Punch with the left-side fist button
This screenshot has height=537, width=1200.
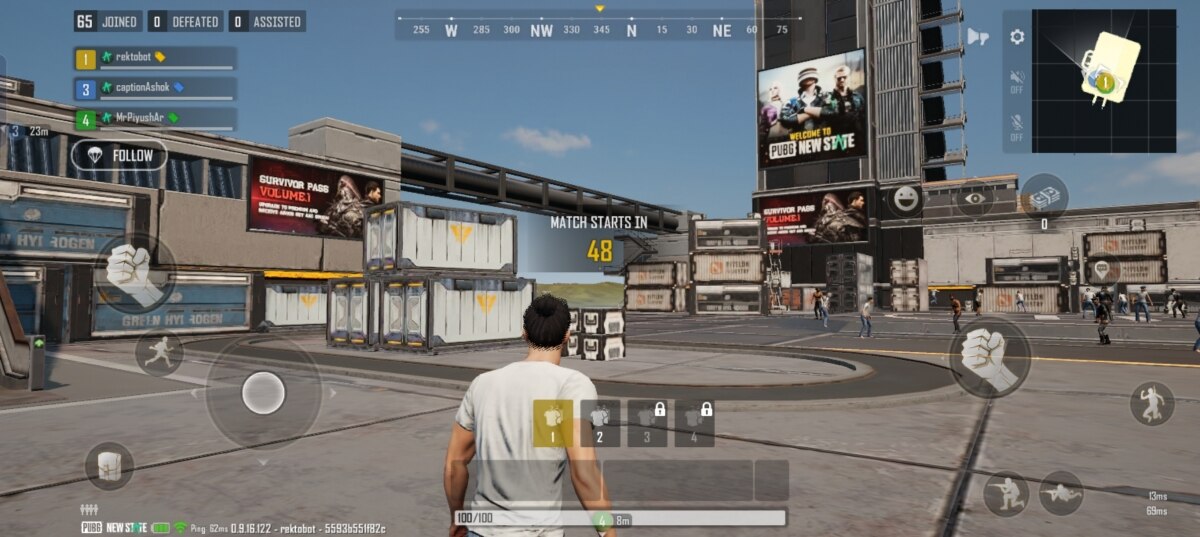click(x=135, y=273)
